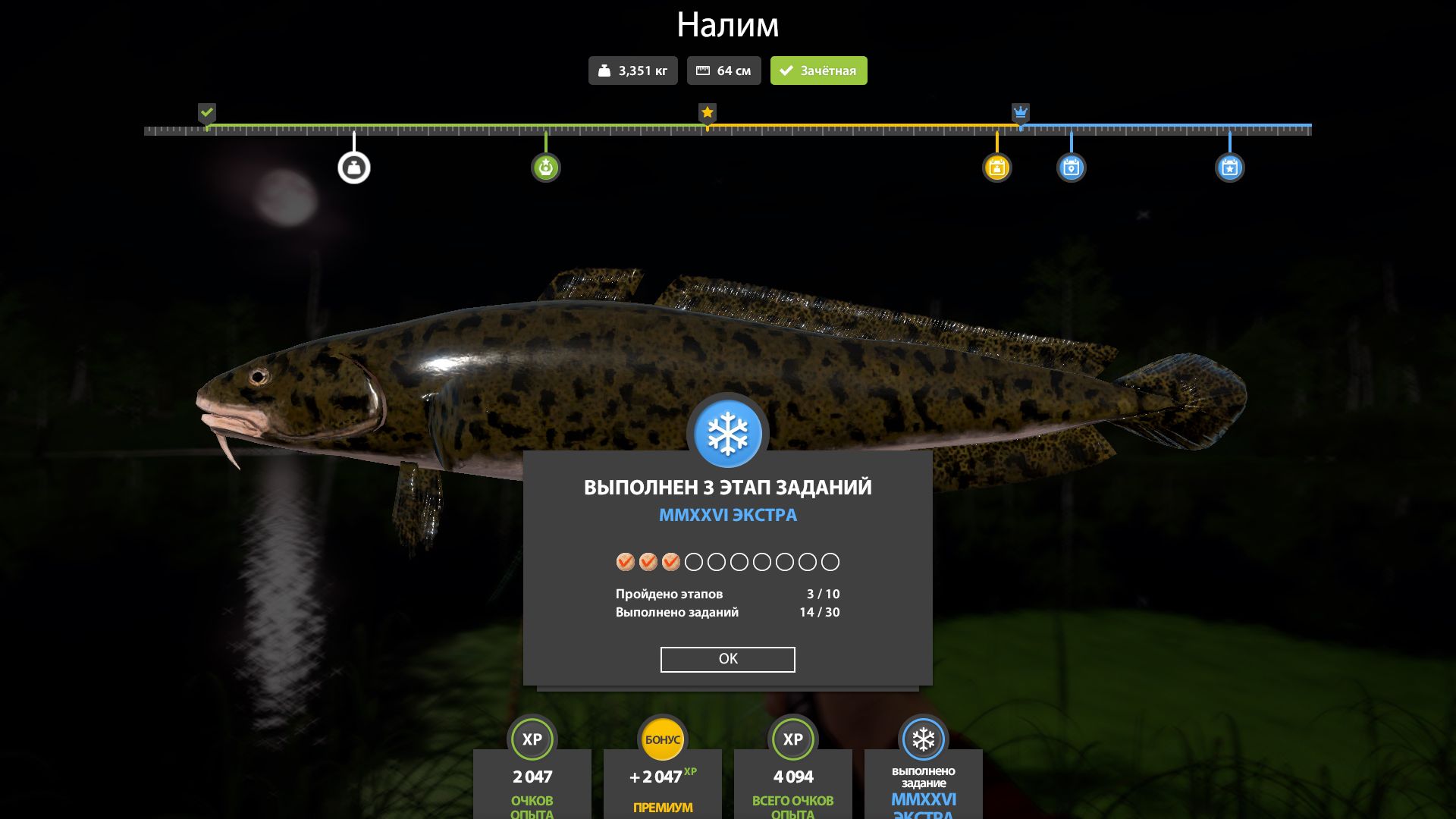Viewport: 1456px width, 819px height.
Task: Click the yellow star trophy threshold flag
Action: [x=708, y=113]
